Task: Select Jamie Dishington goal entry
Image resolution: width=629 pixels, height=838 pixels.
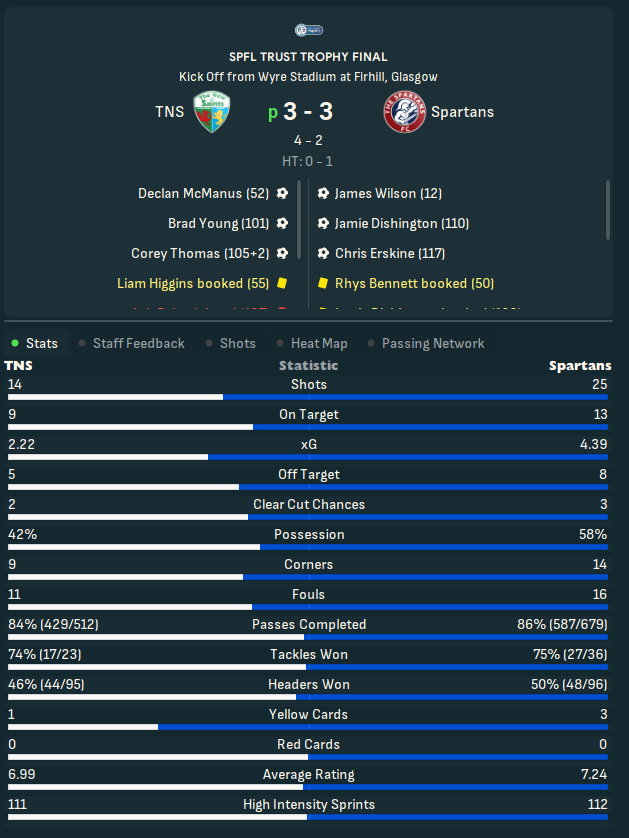Action: [x=401, y=223]
